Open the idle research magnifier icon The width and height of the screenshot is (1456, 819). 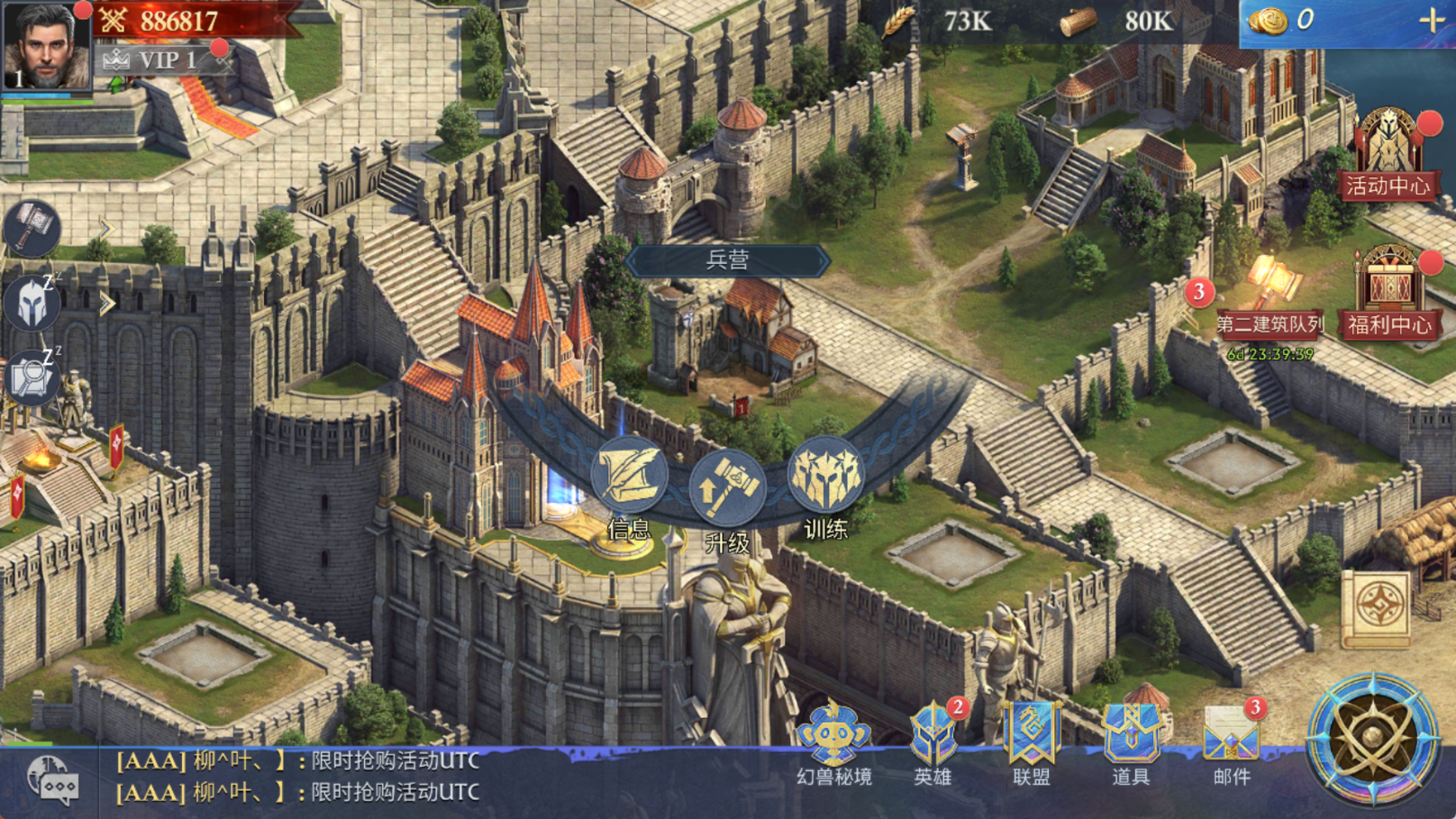coord(31,377)
